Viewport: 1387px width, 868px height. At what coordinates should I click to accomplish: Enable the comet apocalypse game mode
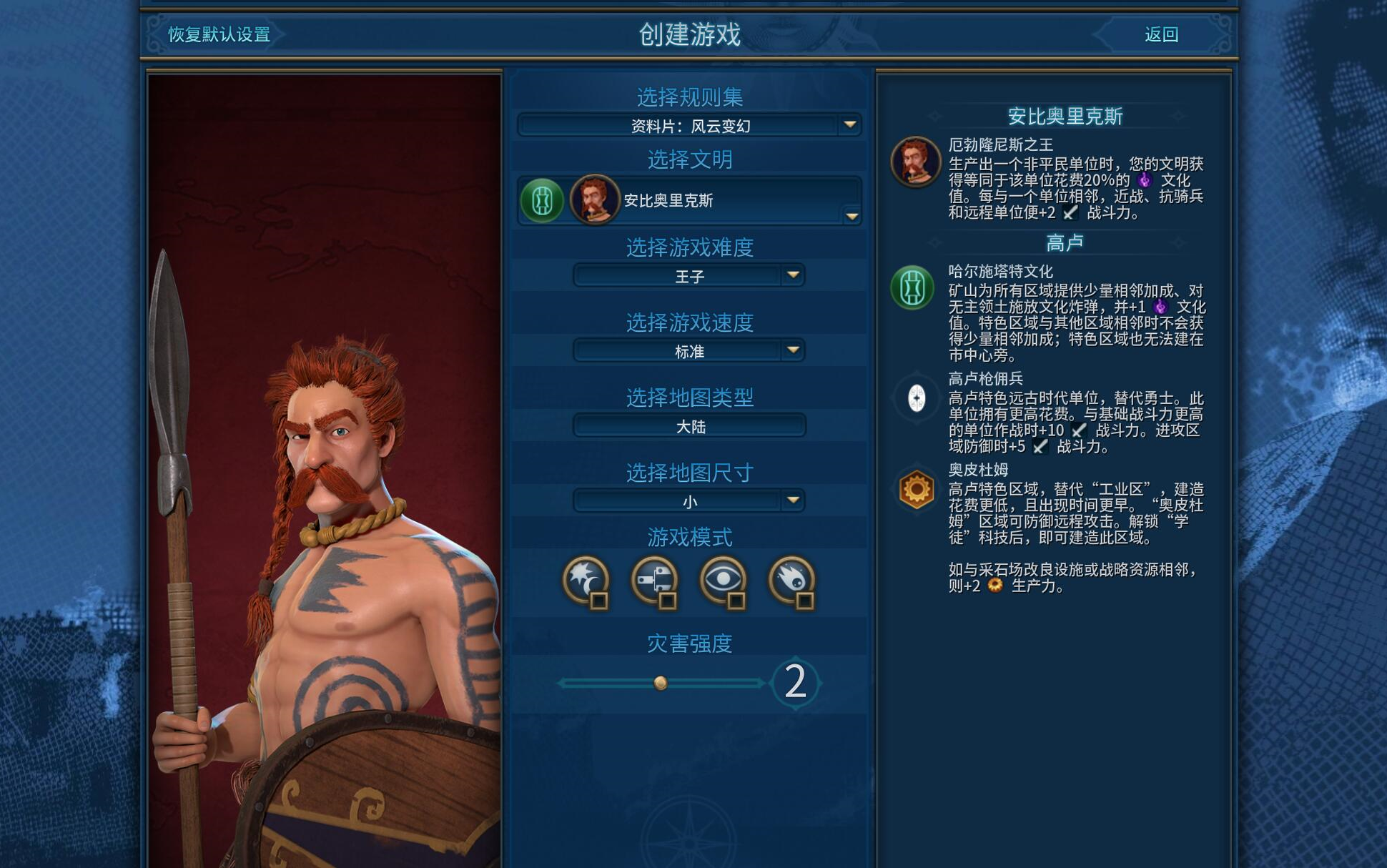point(792,581)
